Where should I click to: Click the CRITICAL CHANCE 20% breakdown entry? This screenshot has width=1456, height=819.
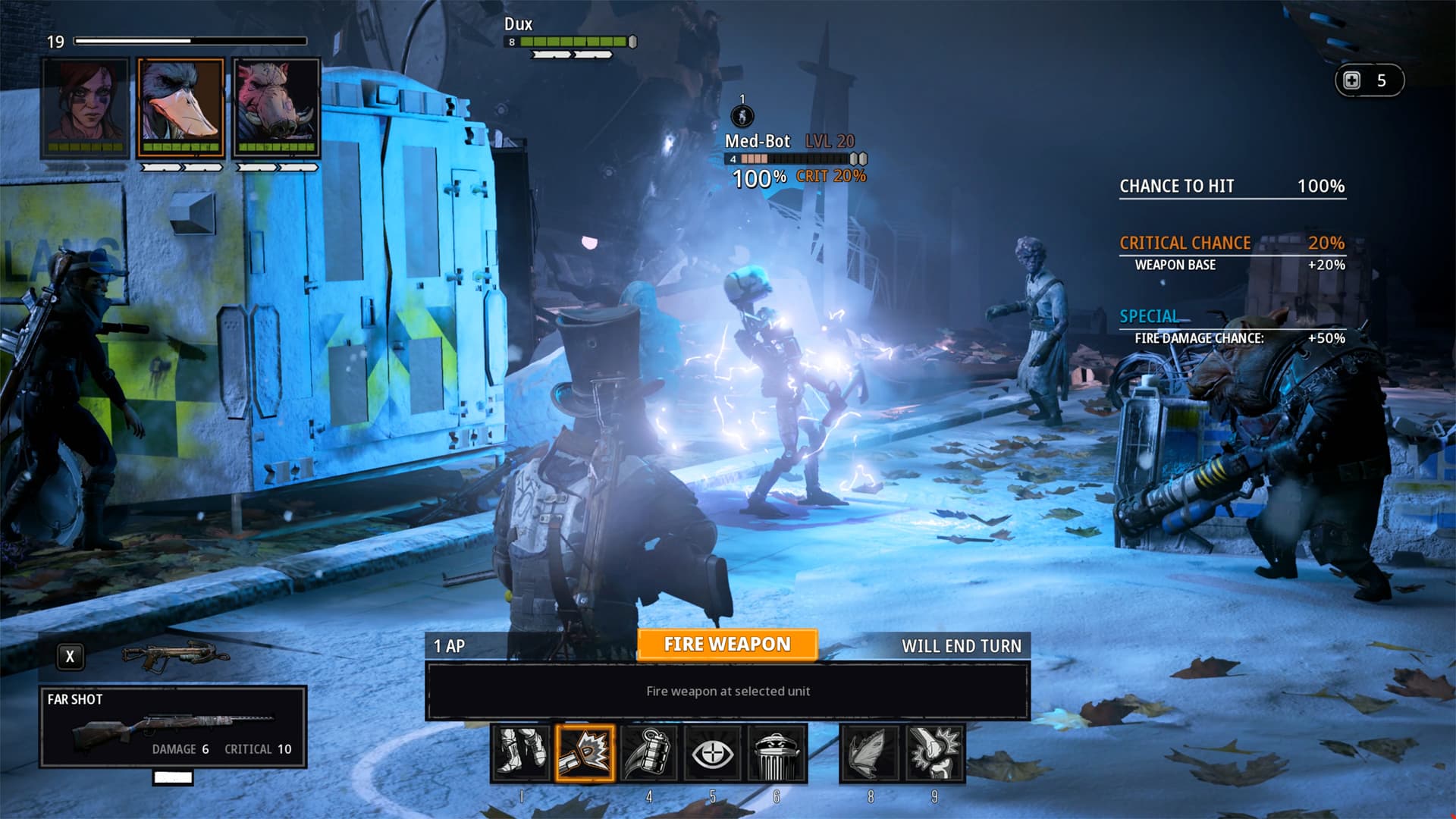coord(1232,243)
